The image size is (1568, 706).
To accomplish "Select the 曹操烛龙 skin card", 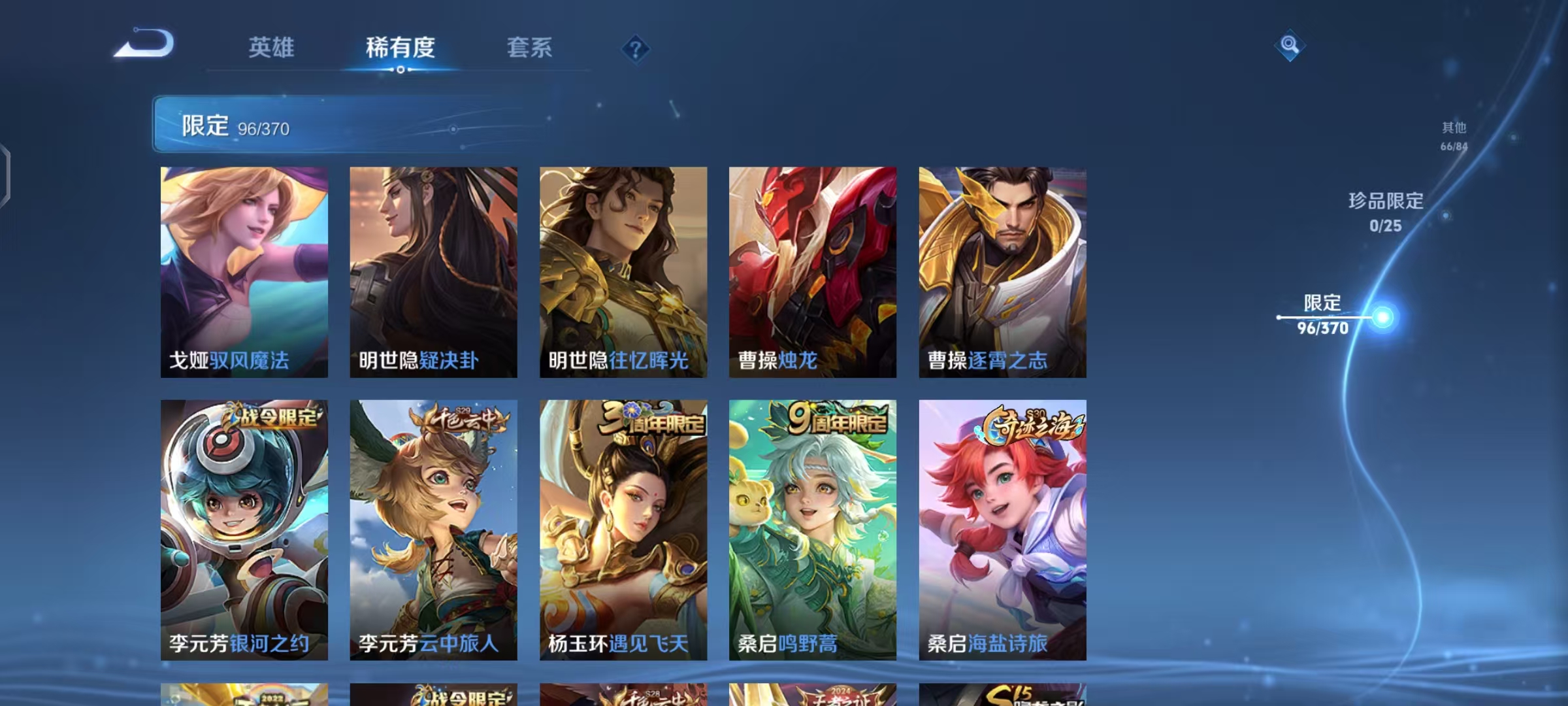I will point(812,271).
